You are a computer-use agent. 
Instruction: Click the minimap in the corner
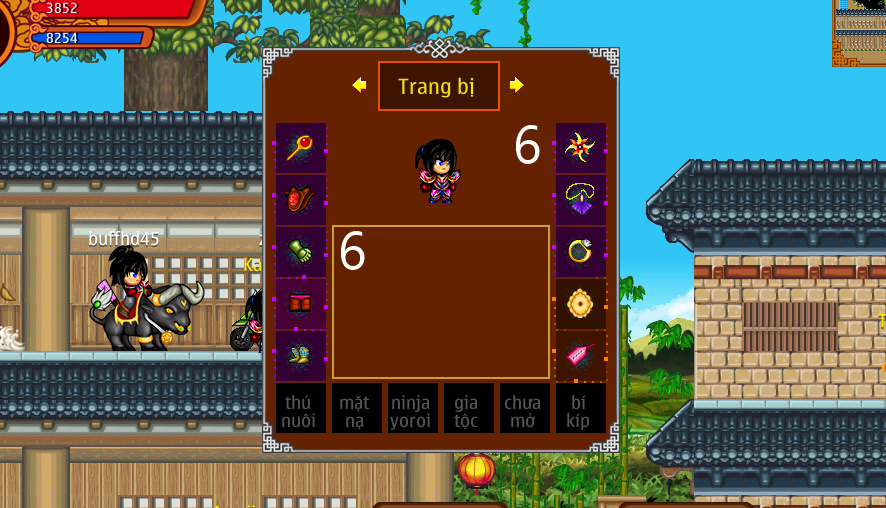point(859,32)
